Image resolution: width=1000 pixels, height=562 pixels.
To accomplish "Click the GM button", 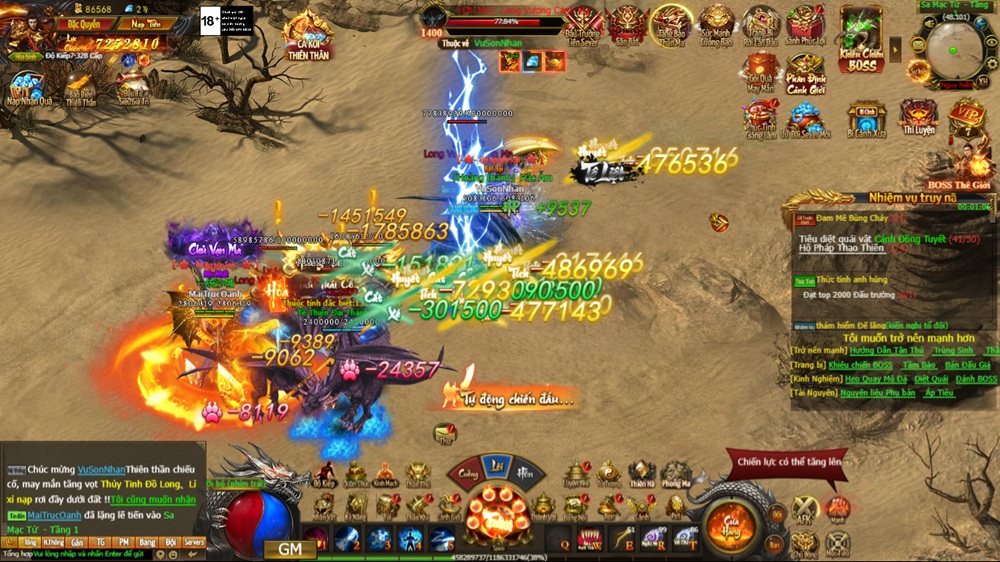I will [290, 549].
